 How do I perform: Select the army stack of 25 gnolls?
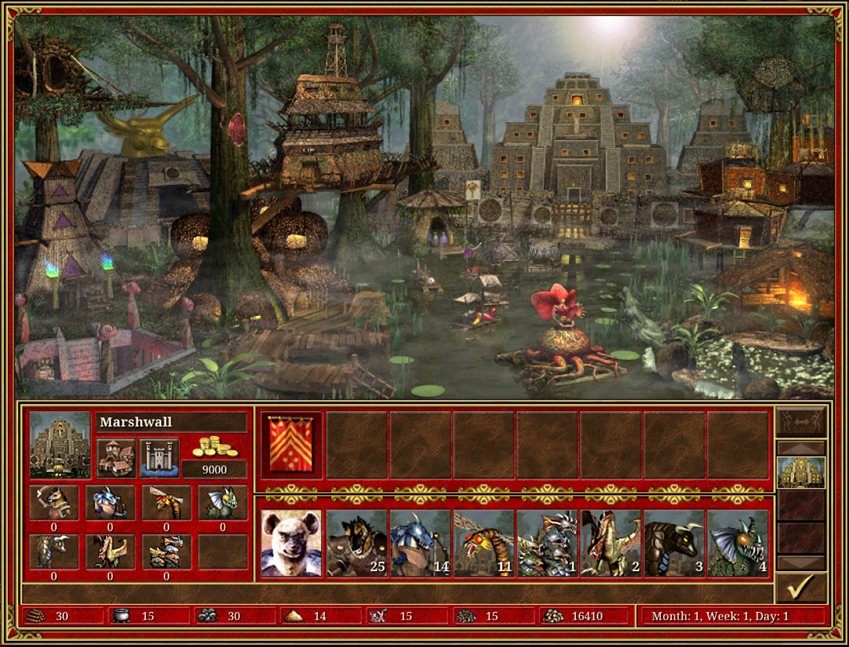click(355, 543)
